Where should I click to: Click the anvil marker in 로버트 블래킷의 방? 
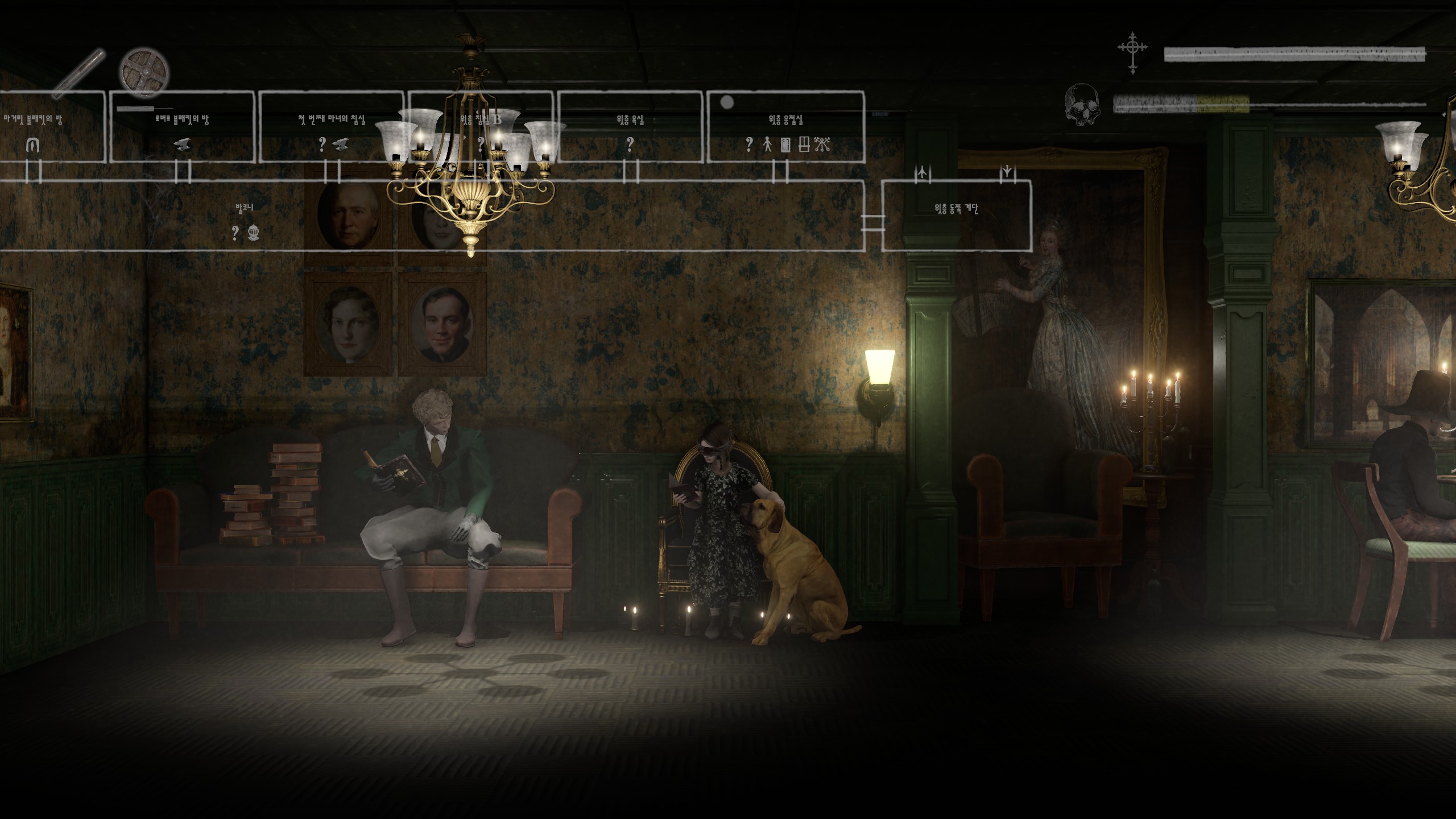(x=183, y=144)
